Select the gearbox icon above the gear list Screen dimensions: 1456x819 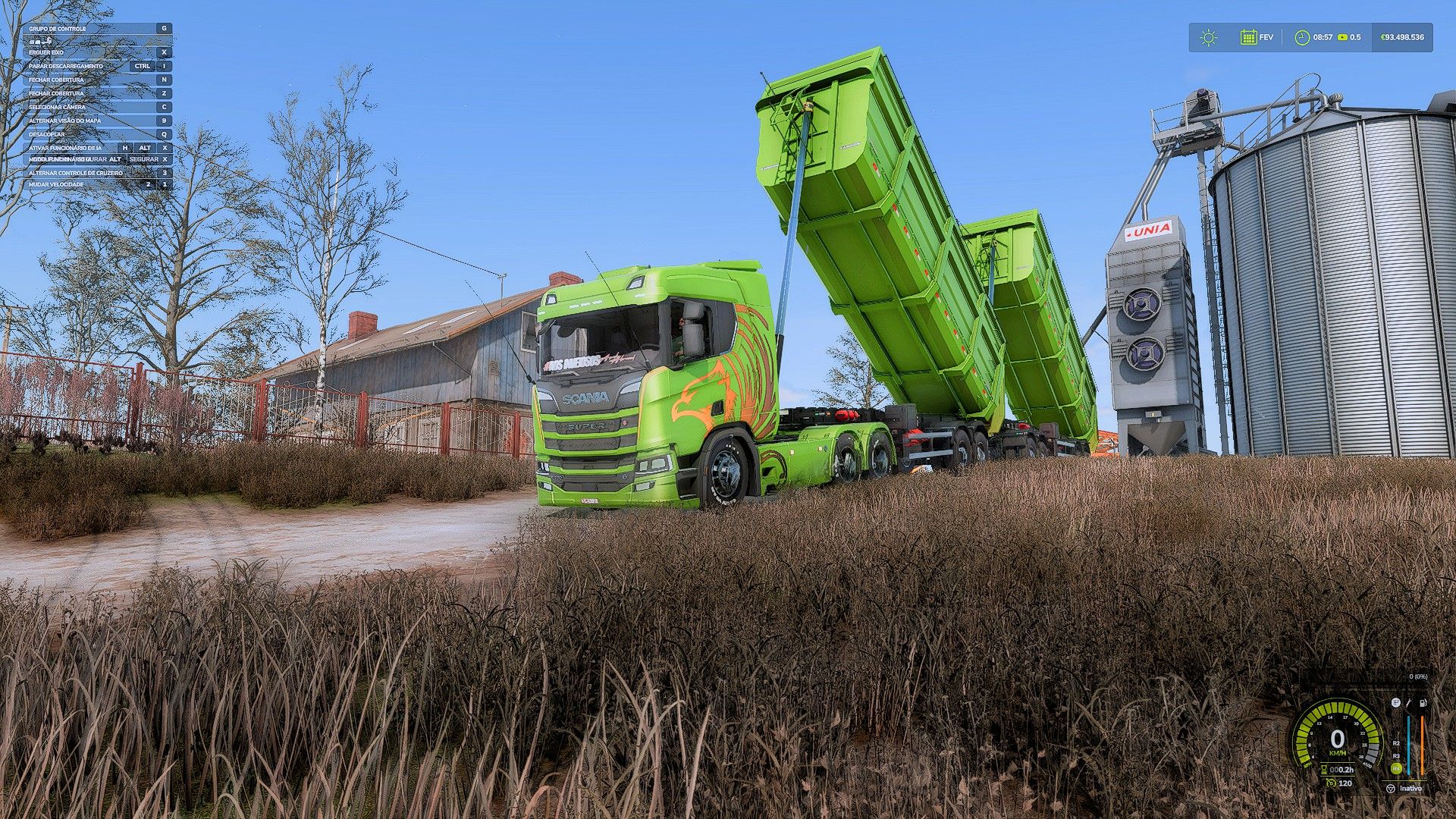coord(1395,703)
